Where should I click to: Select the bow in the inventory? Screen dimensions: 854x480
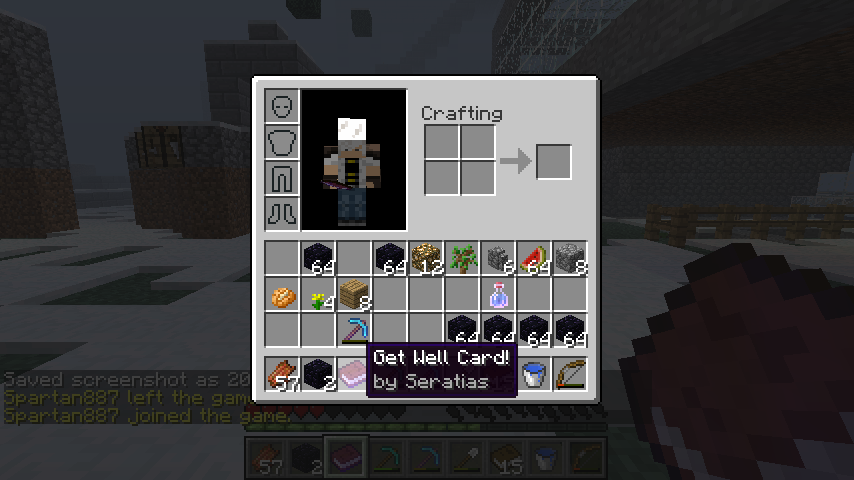coord(570,374)
